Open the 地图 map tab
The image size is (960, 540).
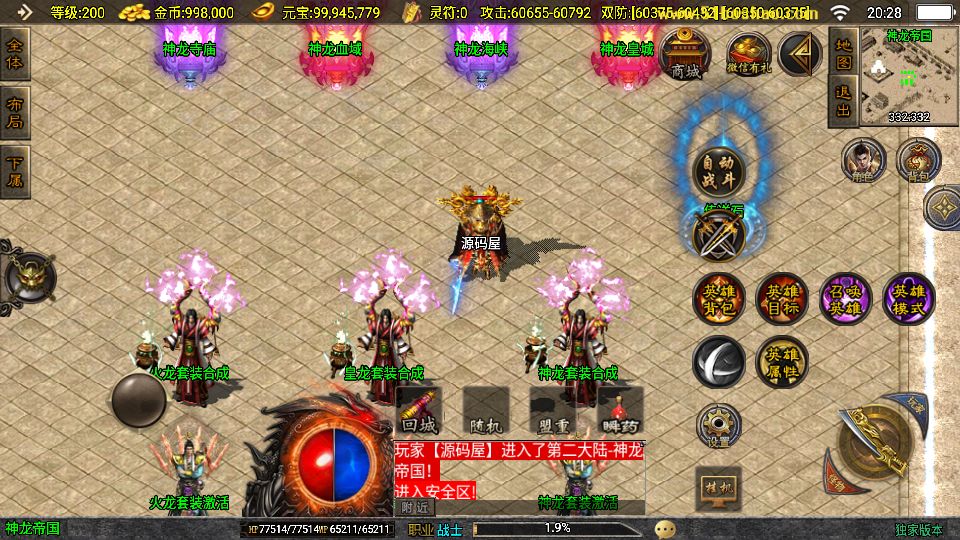843,54
